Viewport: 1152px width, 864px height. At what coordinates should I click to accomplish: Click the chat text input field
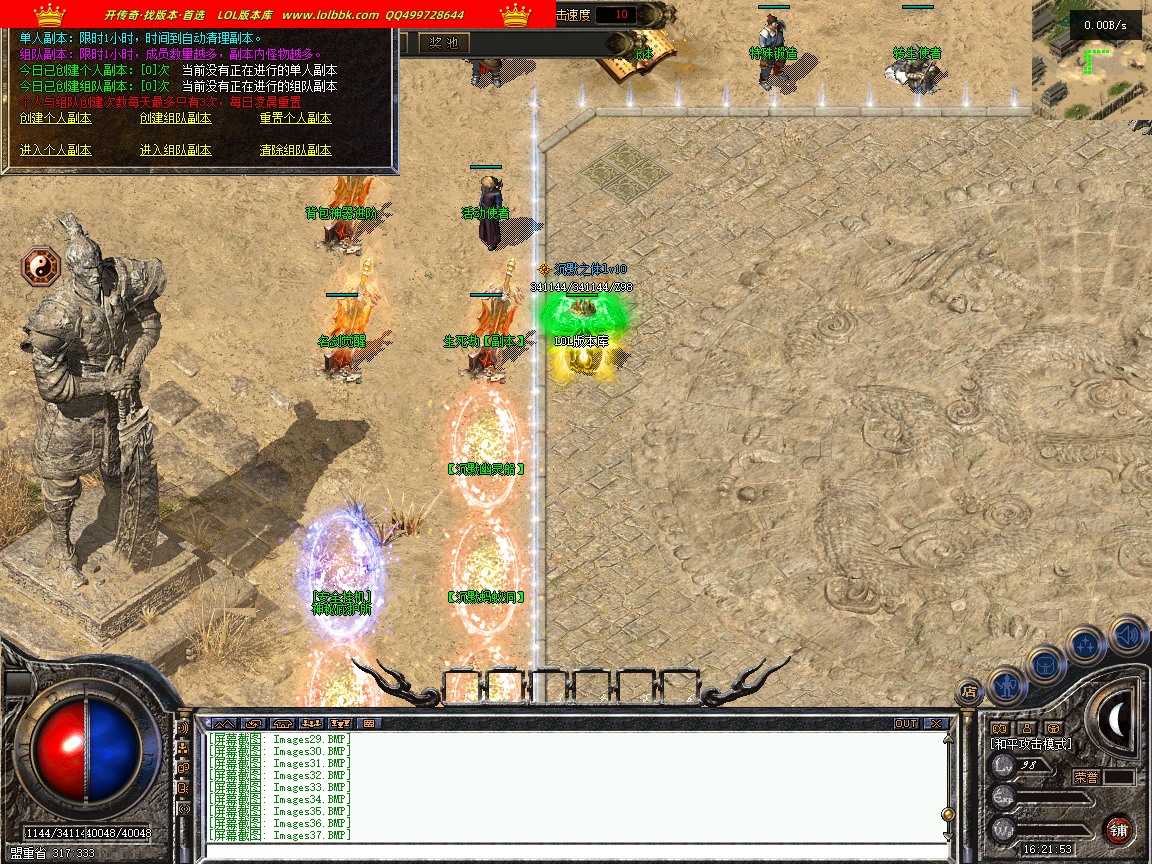point(575,850)
